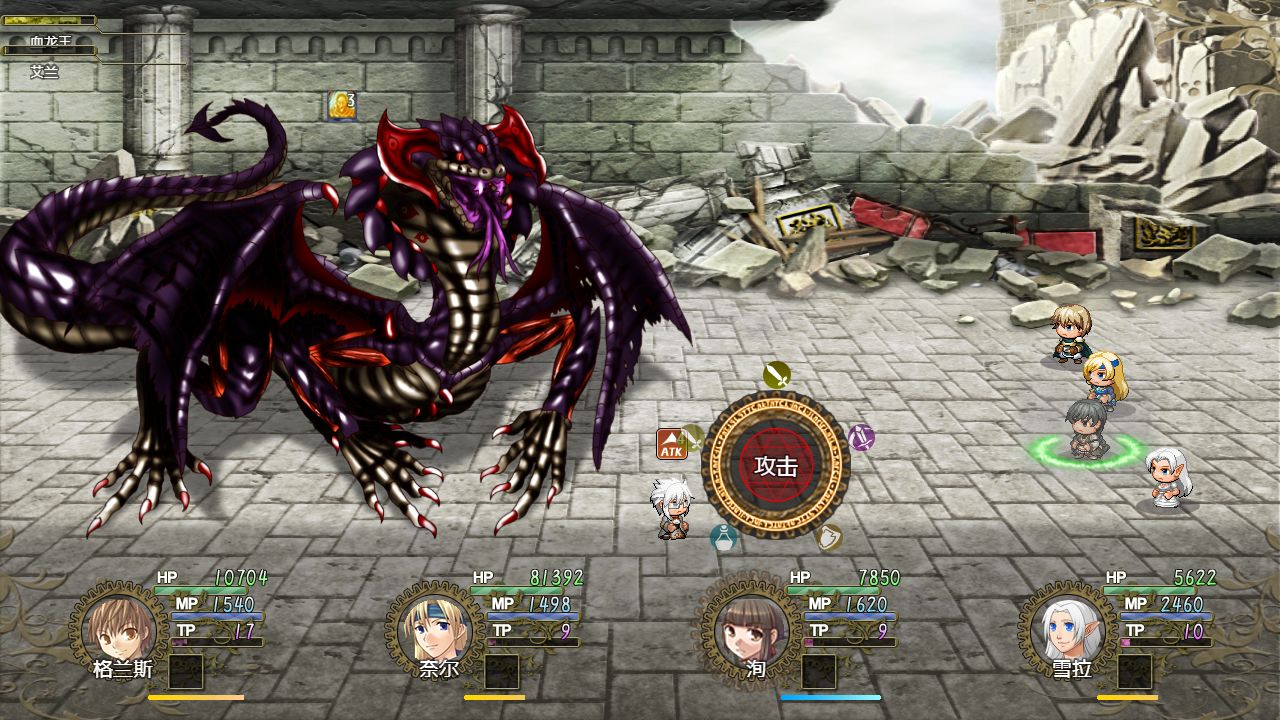Click 格兰斯's character portrait
Image resolution: width=1280 pixels, height=720 pixels.
point(119,628)
